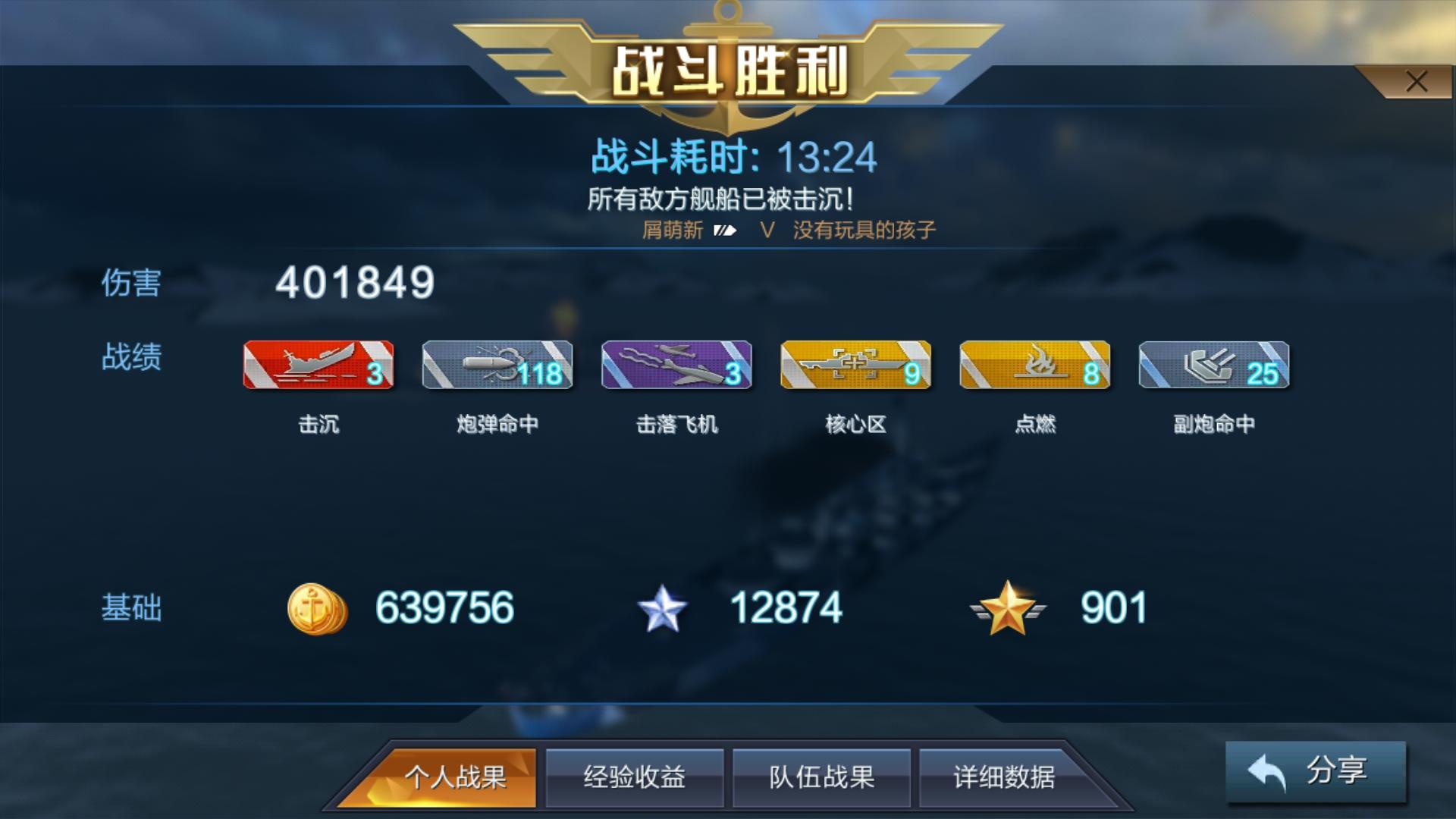Select the 核心区 core zone icon
Screen dimensions: 1456x819
[x=855, y=365]
